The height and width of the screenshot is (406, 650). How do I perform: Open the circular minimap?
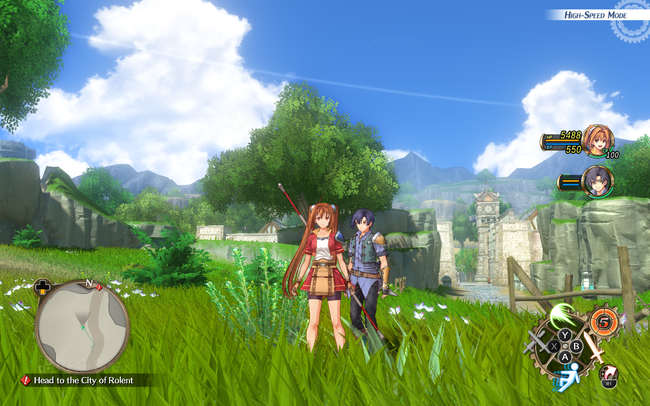point(82,326)
